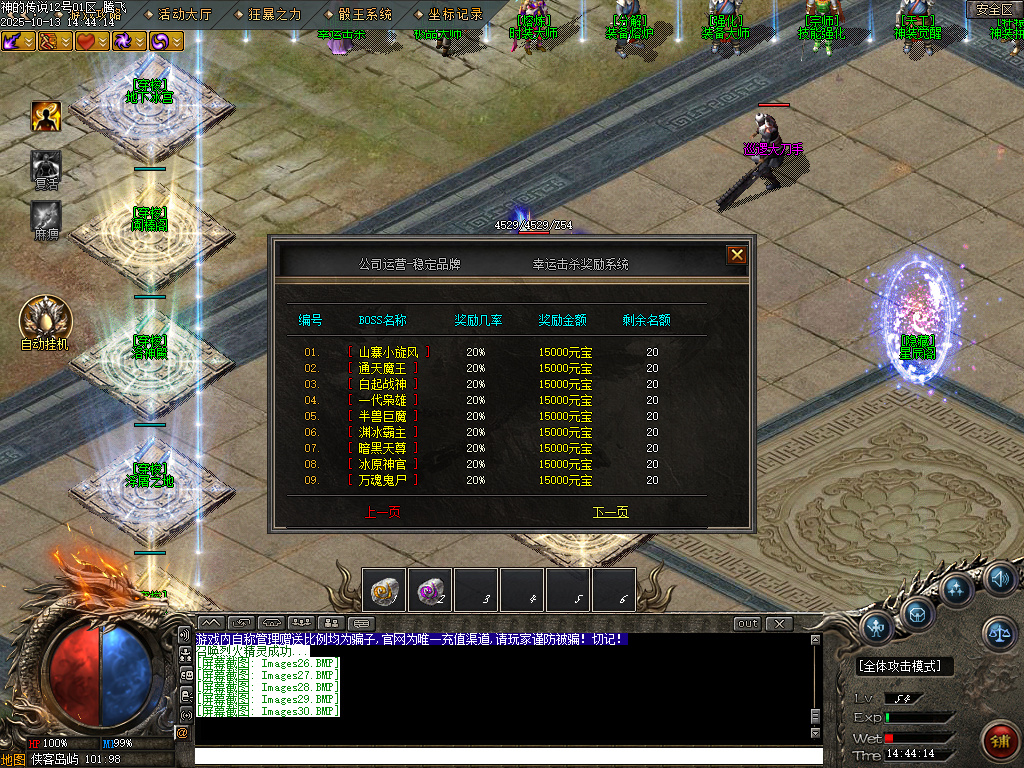Viewport: 1024px width, 768px height.
Task: Go to the previous page (上一页)
Action: [384, 512]
